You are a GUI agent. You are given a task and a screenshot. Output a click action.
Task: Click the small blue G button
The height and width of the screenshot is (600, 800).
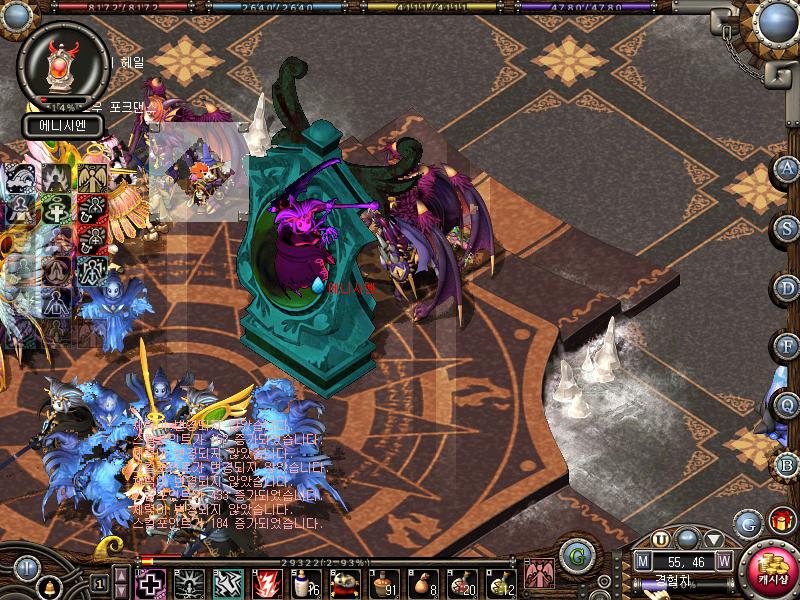pos(747,522)
